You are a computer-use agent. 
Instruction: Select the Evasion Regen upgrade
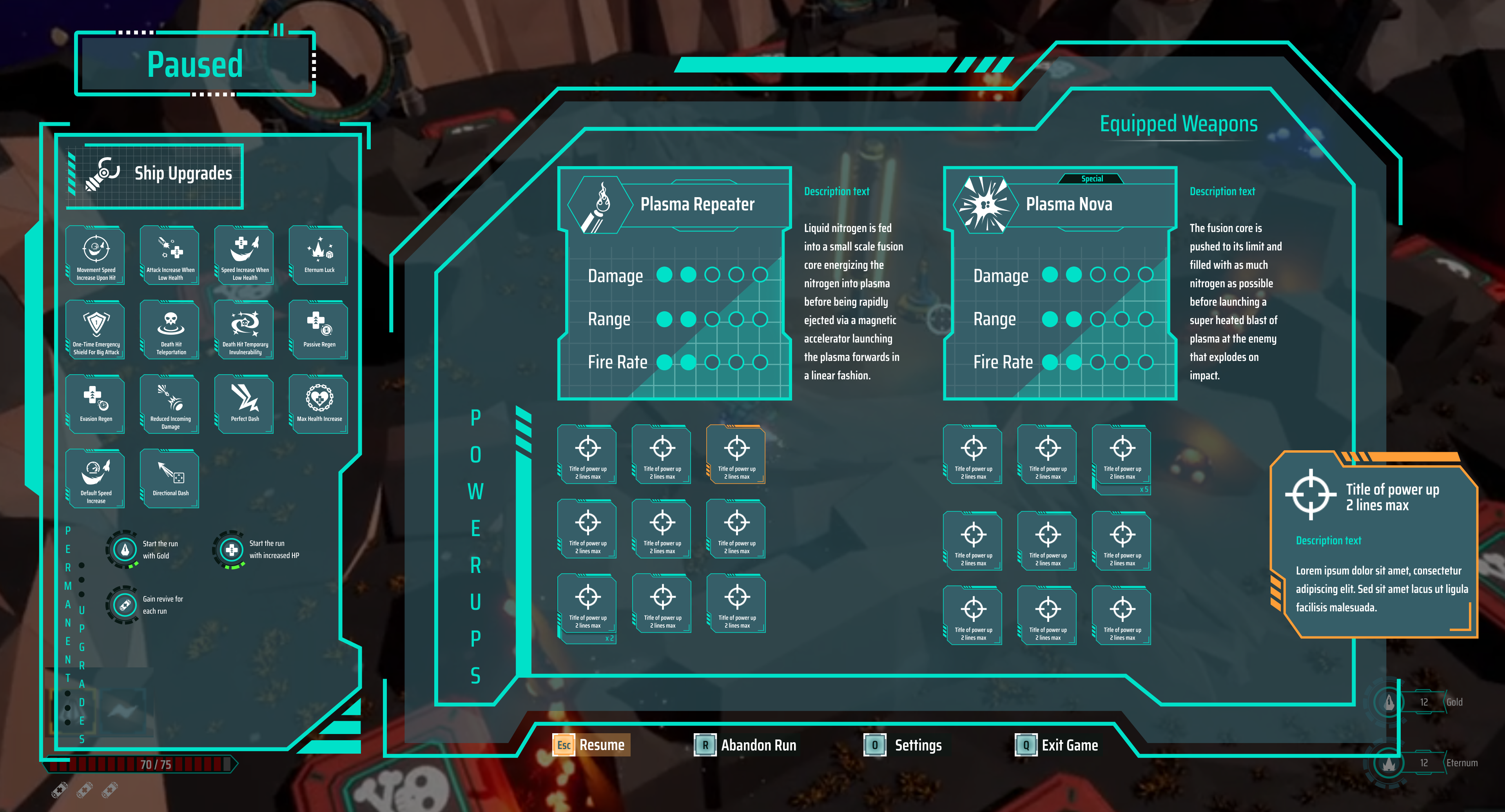96,404
